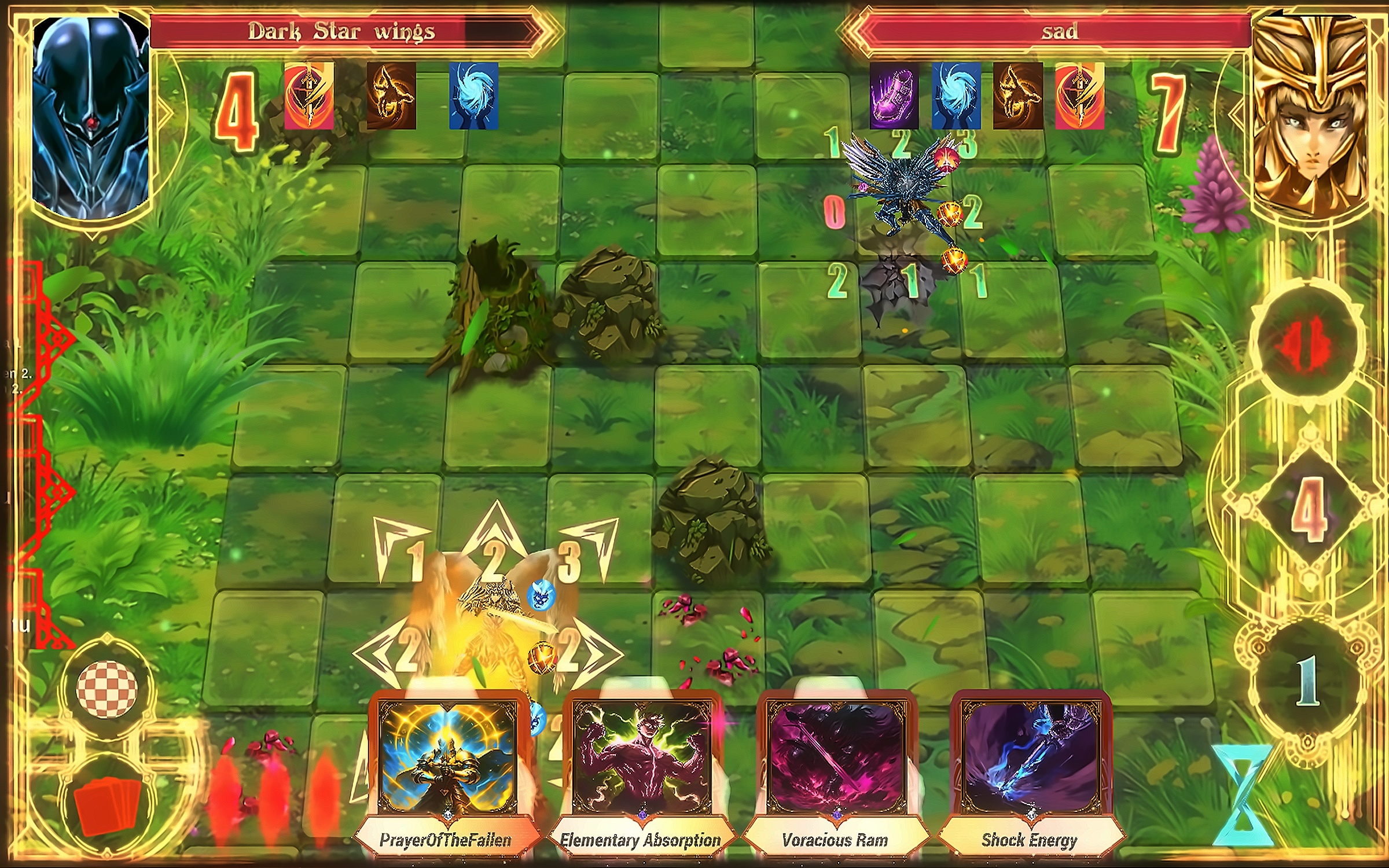Choose the Elementary Absorption card

pos(641,770)
